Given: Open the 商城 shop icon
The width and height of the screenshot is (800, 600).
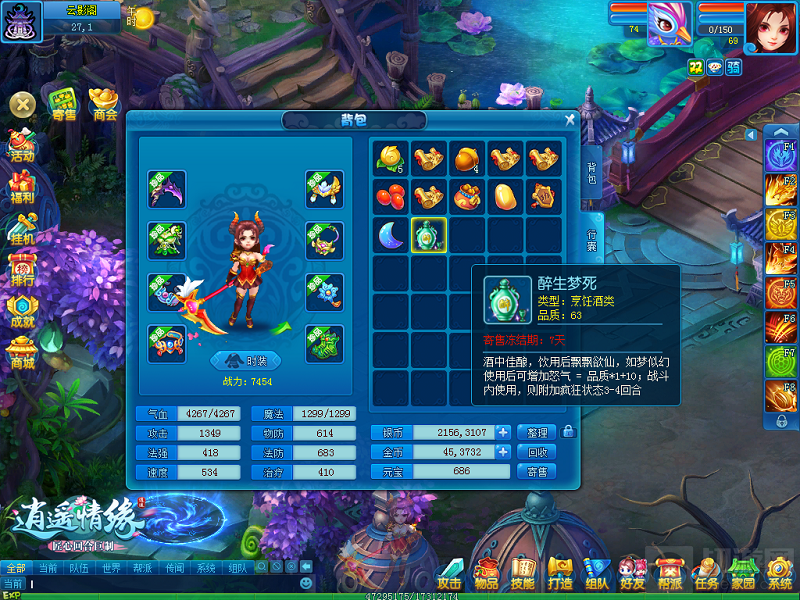Looking at the screenshot, I should point(22,354).
